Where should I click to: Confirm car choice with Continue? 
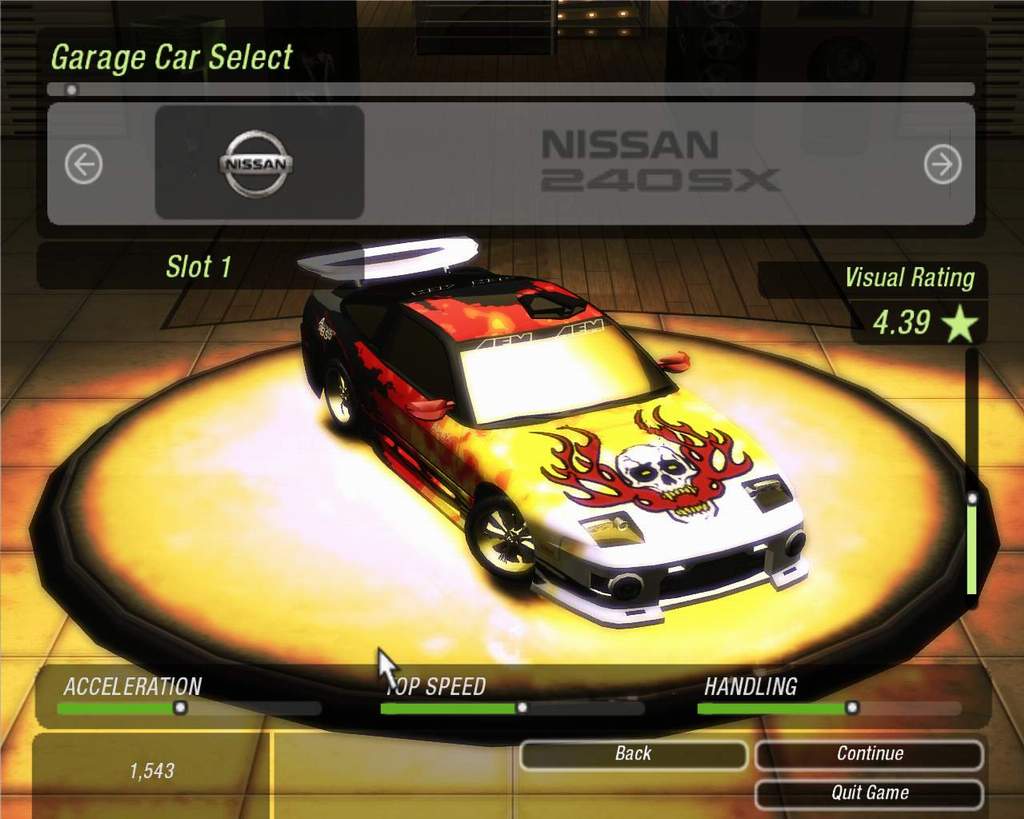pyautogui.click(x=869, y=754)
